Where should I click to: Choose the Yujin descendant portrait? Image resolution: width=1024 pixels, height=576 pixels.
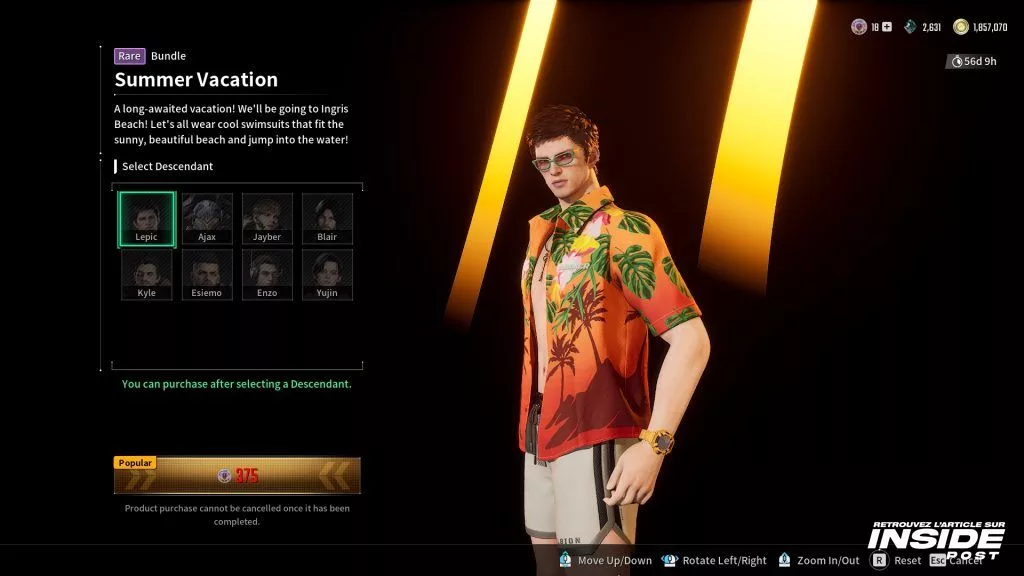[x=327, y=275]
